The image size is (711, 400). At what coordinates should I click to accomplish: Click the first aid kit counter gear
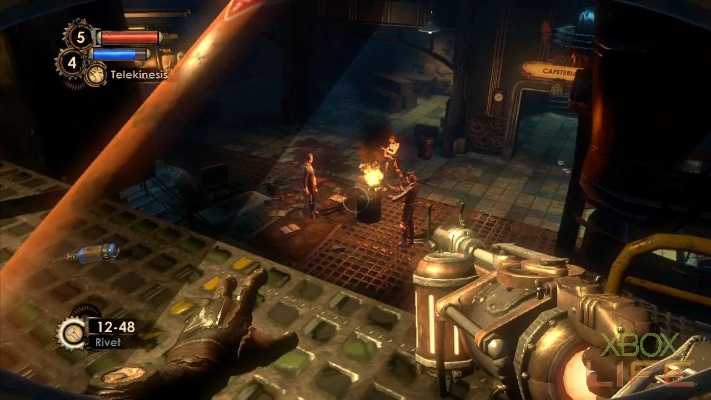[x=79, y=37]
